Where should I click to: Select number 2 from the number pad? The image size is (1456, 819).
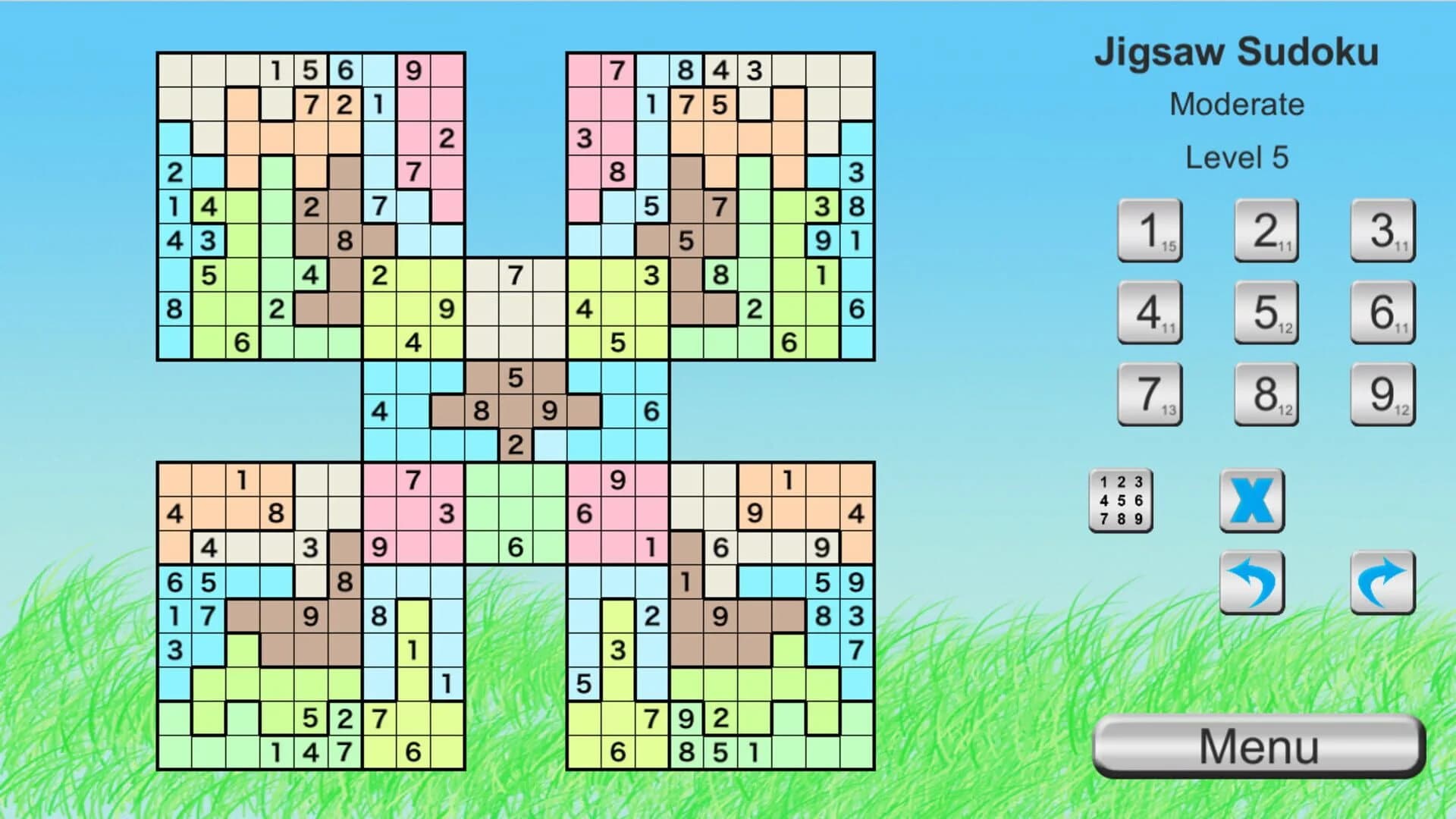(x=1266, y=231)
